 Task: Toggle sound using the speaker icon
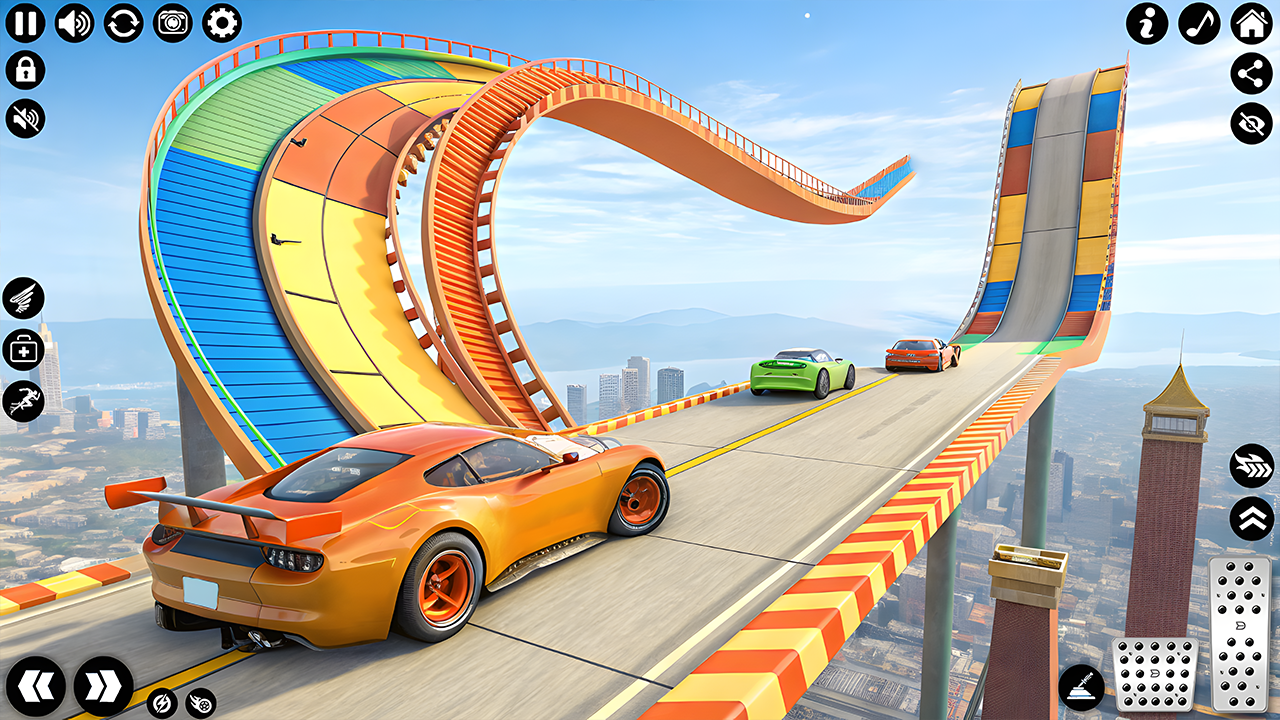pos(74,23)
